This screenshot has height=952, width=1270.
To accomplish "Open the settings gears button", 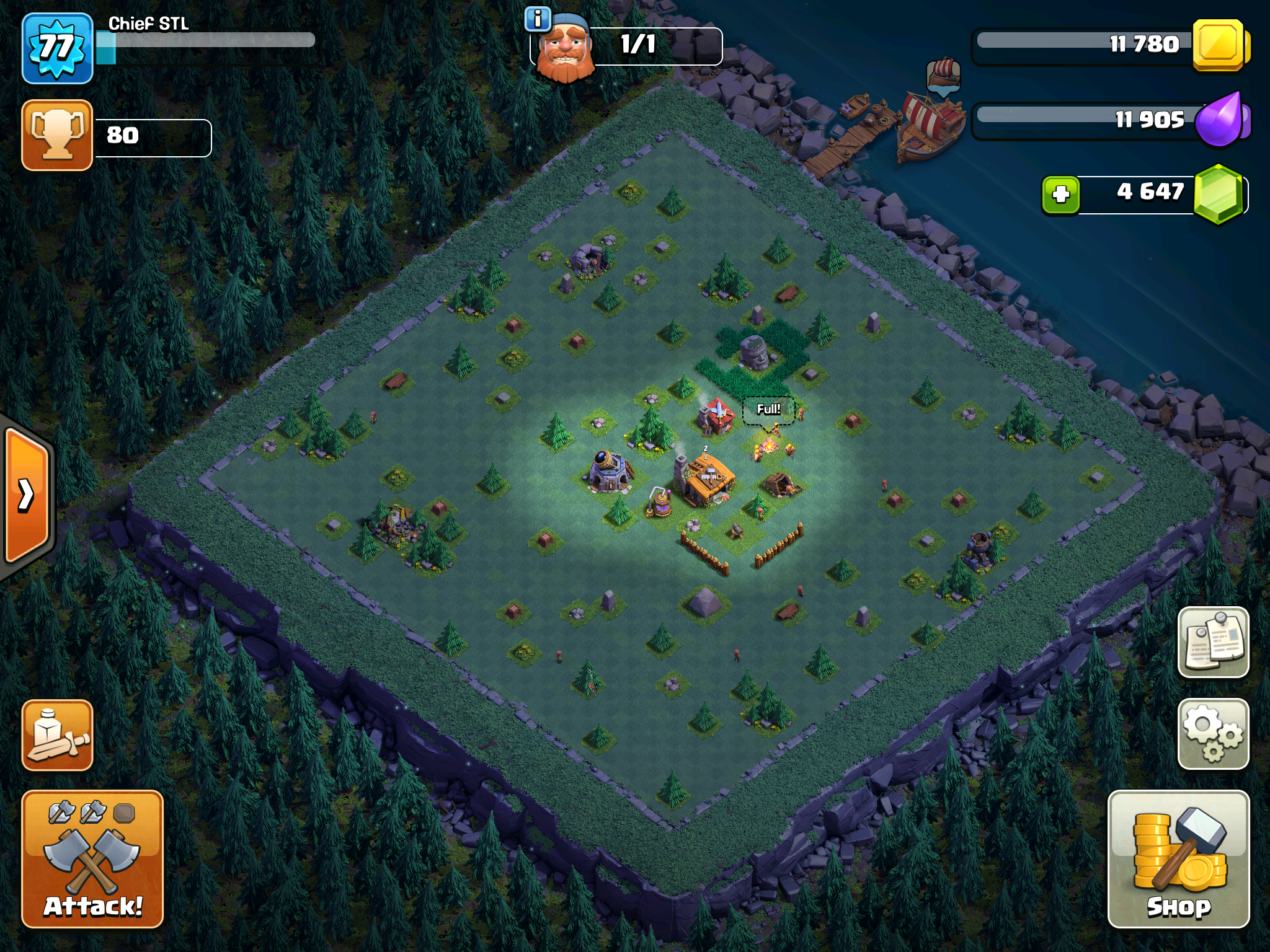I will click(1213, 734).
